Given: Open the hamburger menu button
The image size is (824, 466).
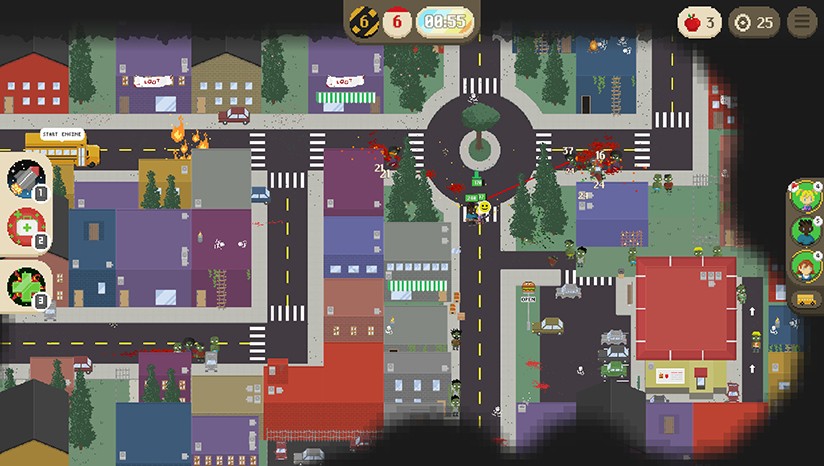Looking at the screenshot, I should click(x=801, y=22).
